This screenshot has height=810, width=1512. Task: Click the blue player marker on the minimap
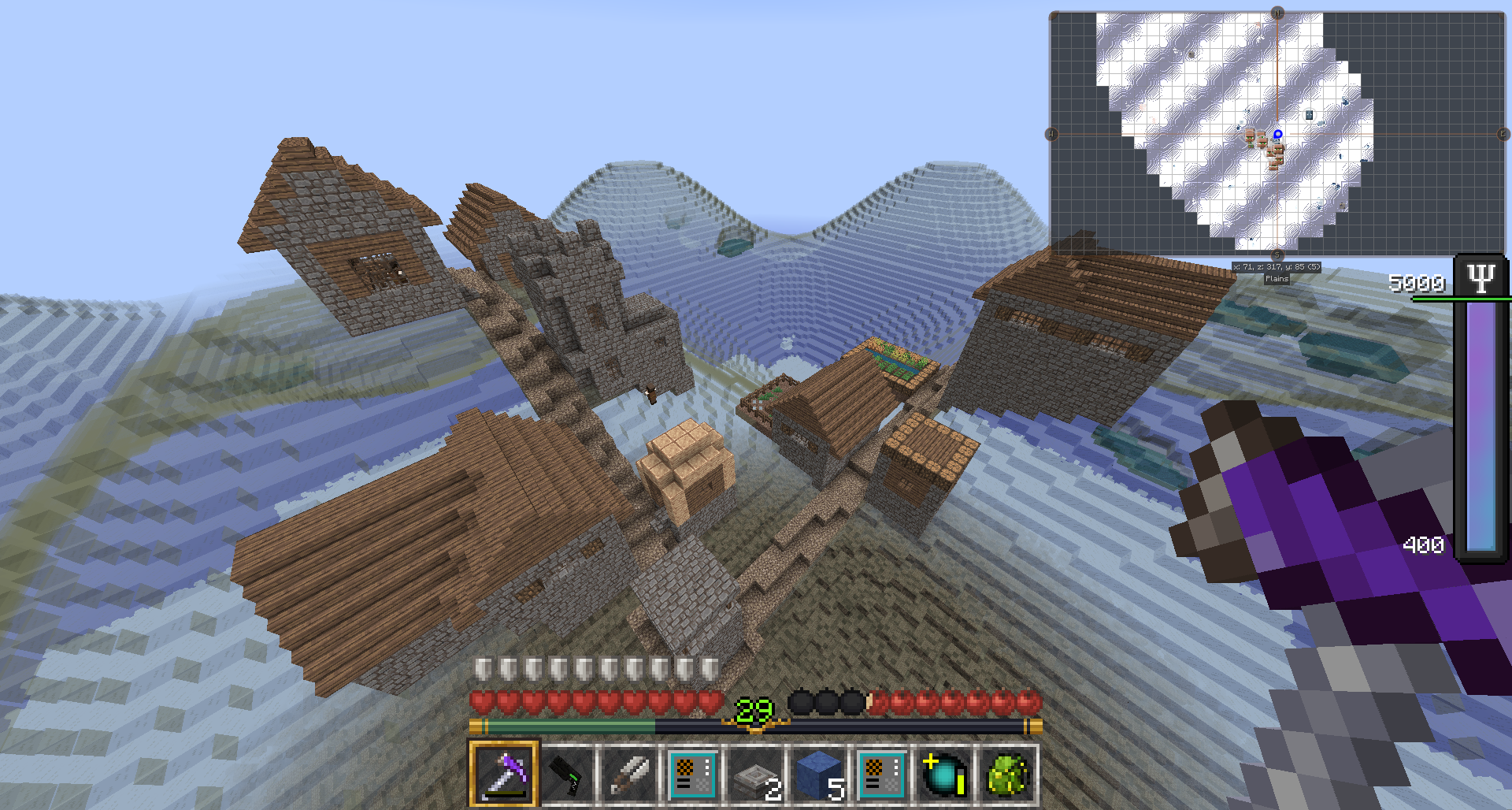1277,135
